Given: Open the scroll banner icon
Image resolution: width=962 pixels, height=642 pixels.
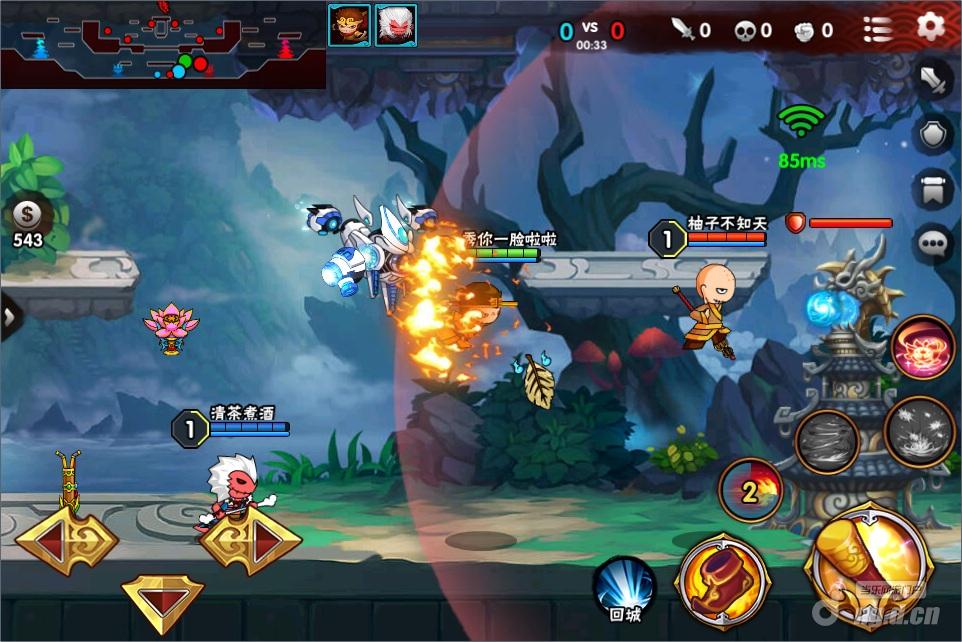Looking at the screenshot, I should [x=933, y=189].
